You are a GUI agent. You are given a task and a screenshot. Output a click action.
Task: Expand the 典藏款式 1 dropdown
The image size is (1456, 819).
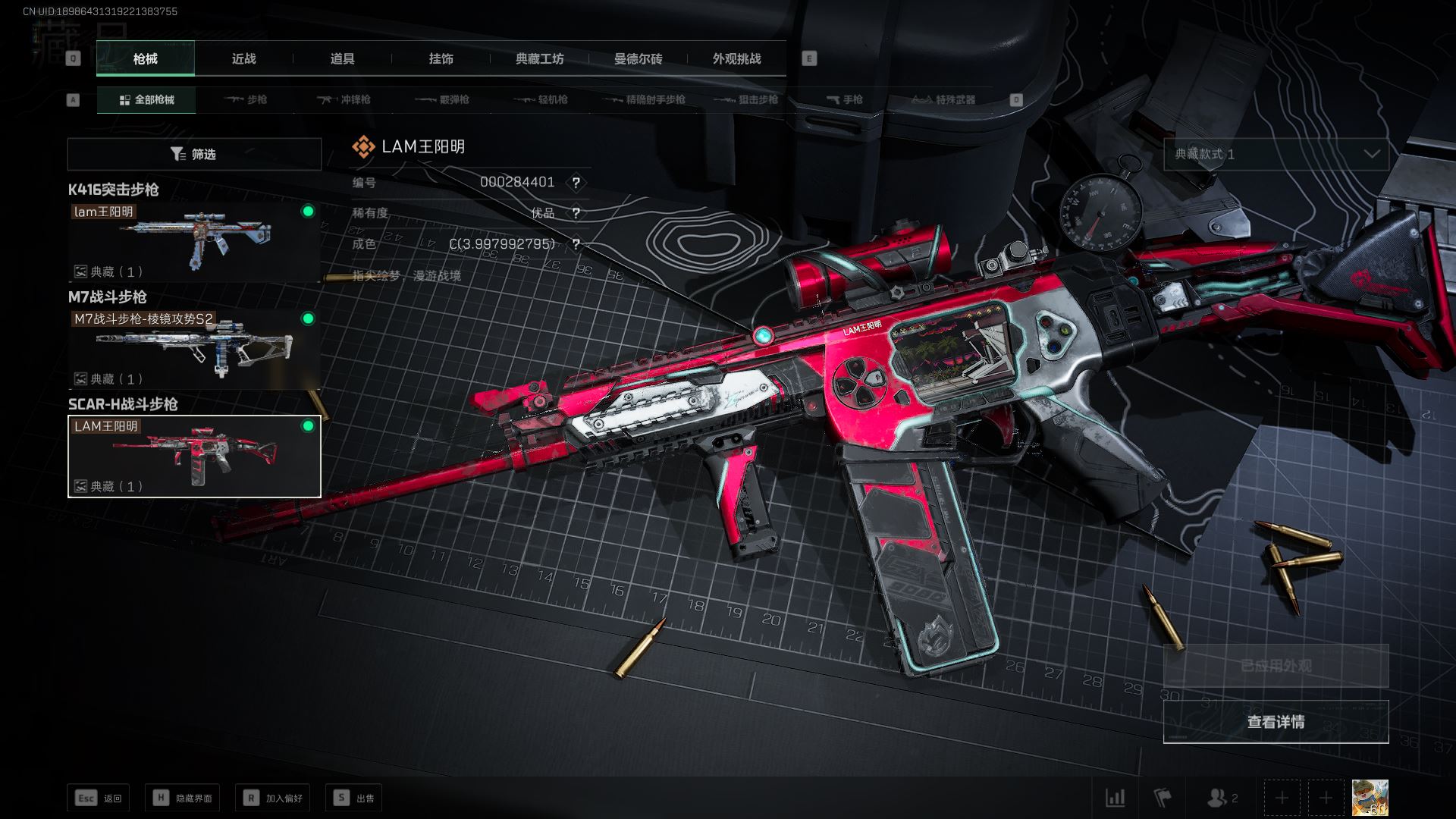(x=1276, y=154)
